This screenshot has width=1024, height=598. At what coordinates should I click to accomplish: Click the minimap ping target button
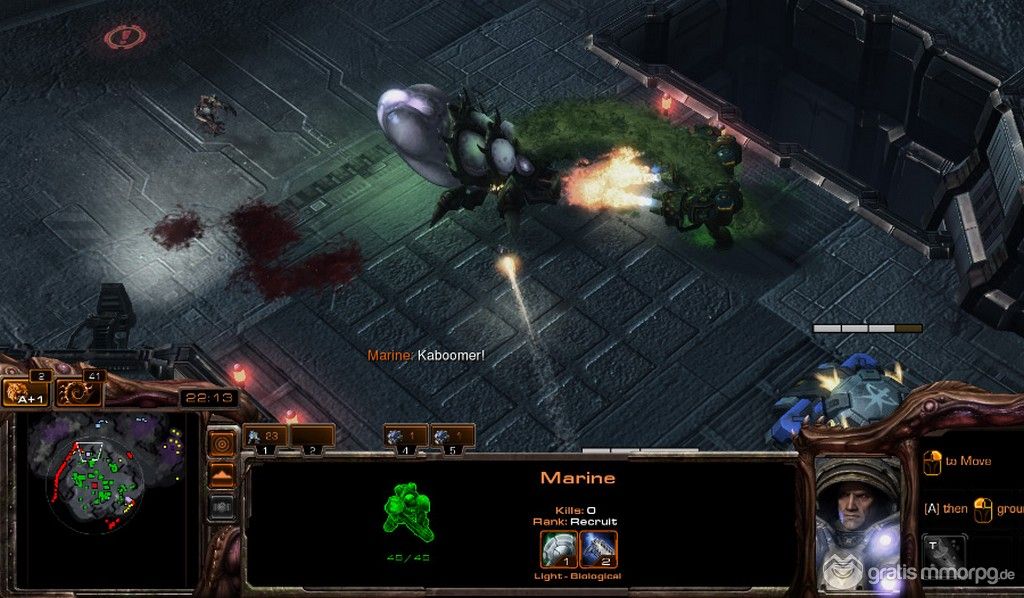[222, 442]
